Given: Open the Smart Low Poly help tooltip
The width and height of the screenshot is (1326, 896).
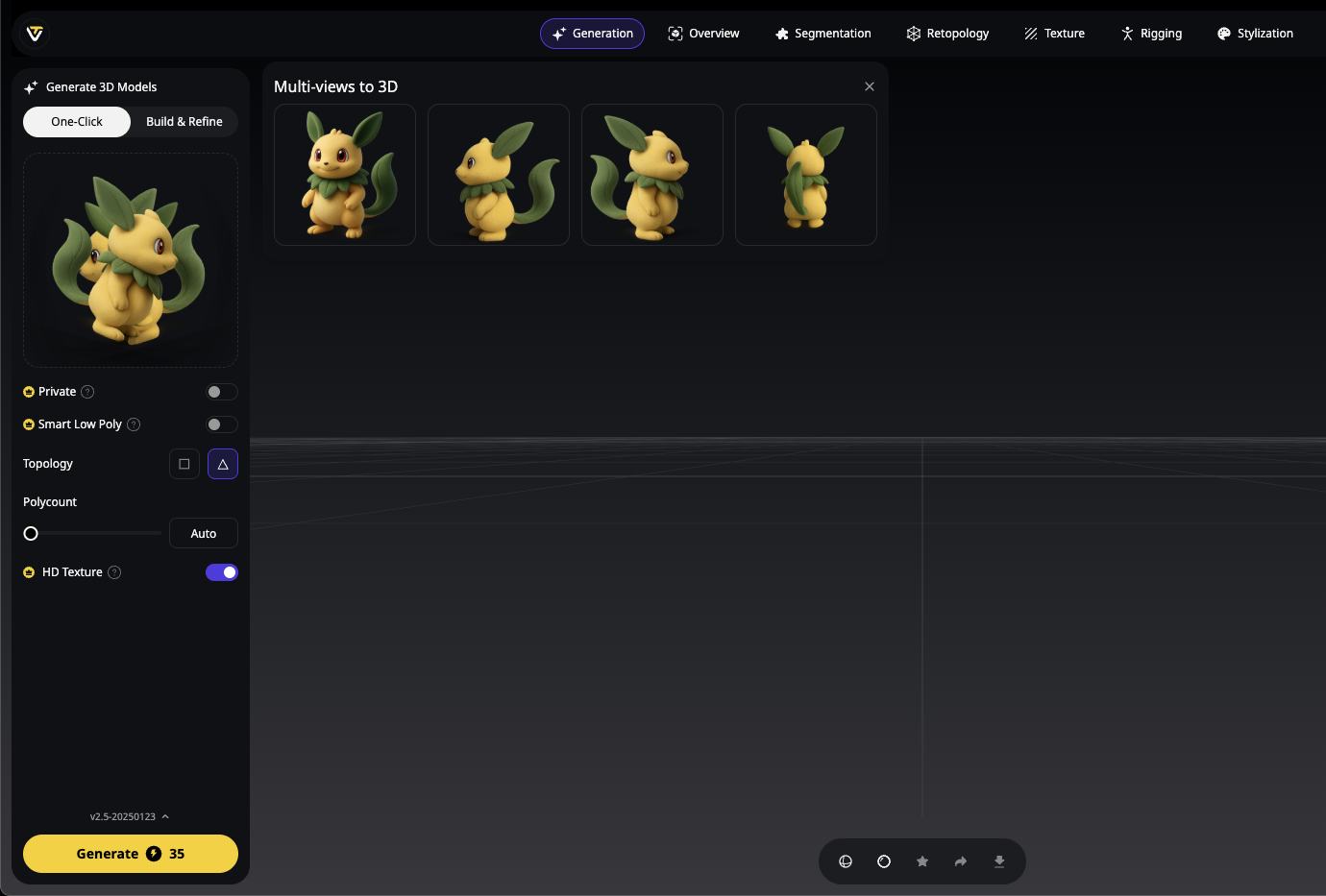Looking at the screenshot, I should tap(134, 424).
